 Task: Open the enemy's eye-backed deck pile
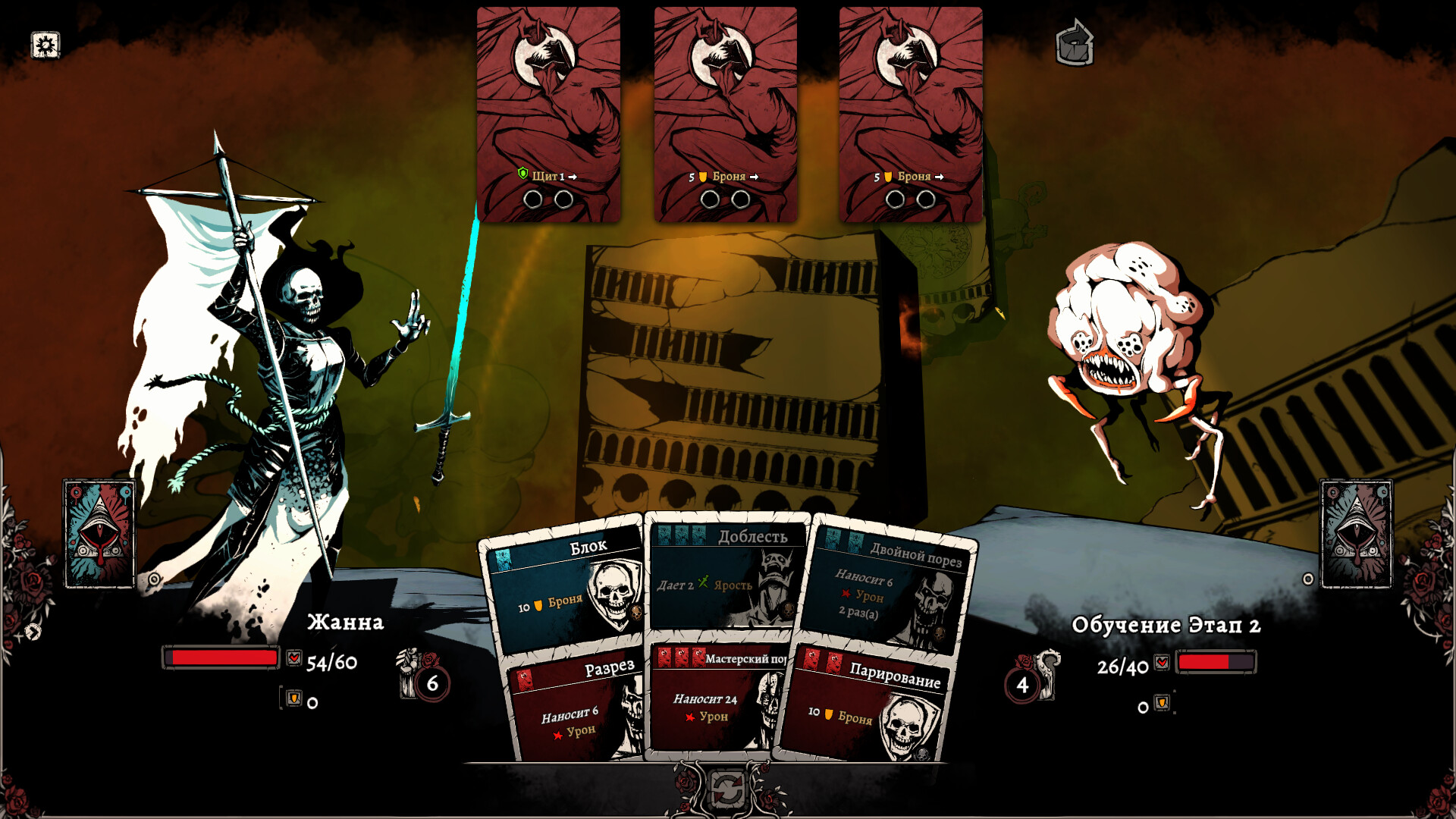1356,533
